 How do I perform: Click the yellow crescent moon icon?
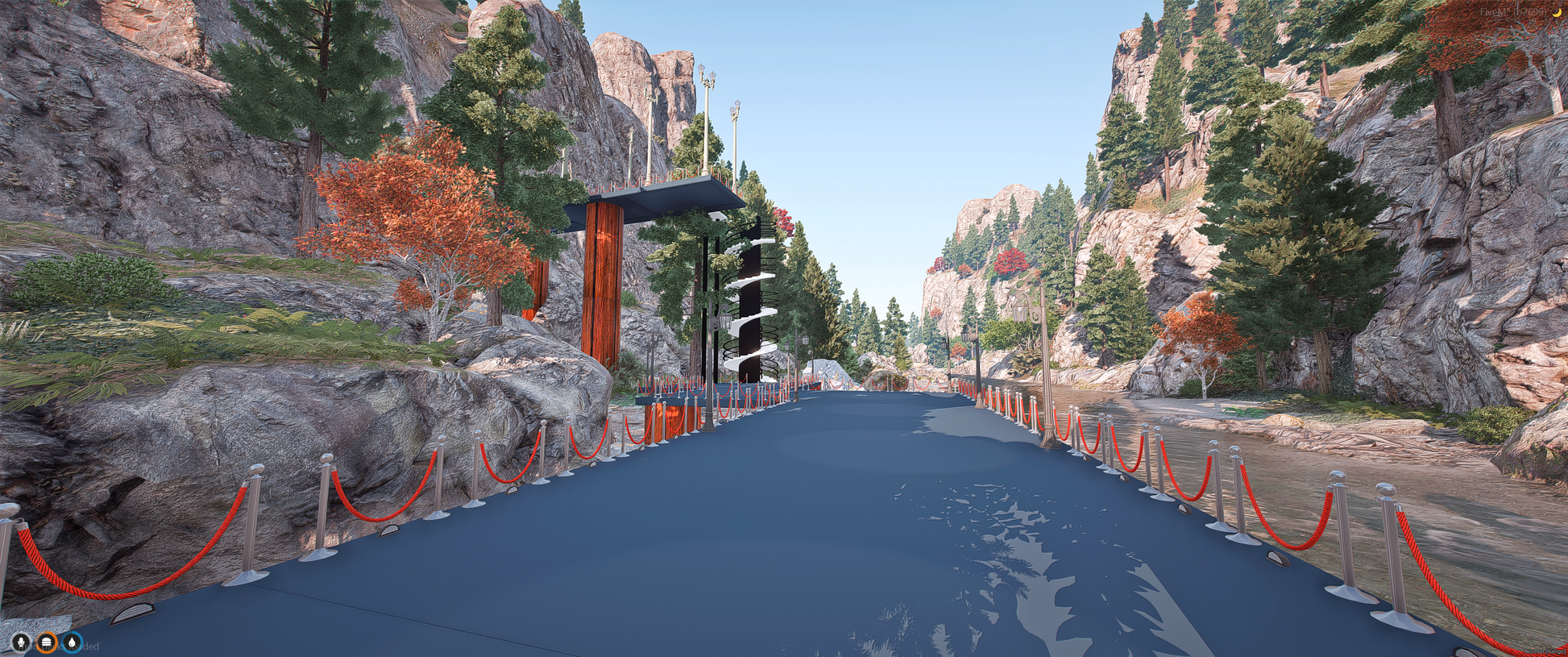[x=1556, y=11]
